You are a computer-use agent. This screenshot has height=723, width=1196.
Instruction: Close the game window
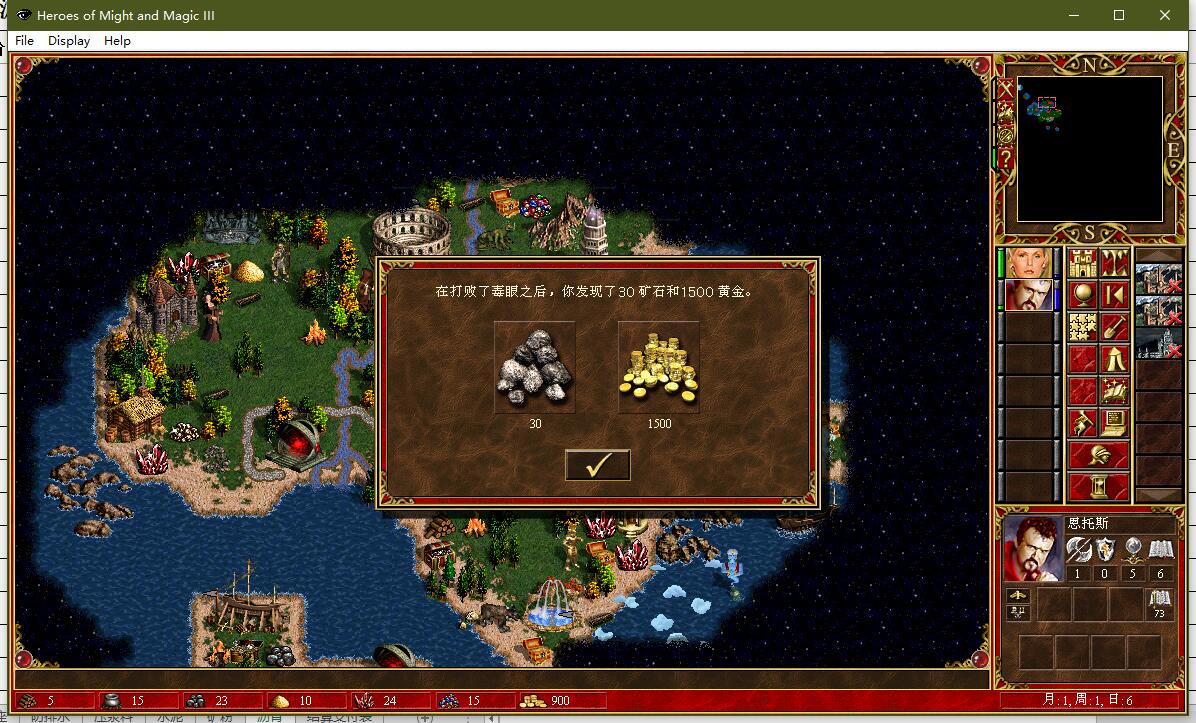(1165, 15)
